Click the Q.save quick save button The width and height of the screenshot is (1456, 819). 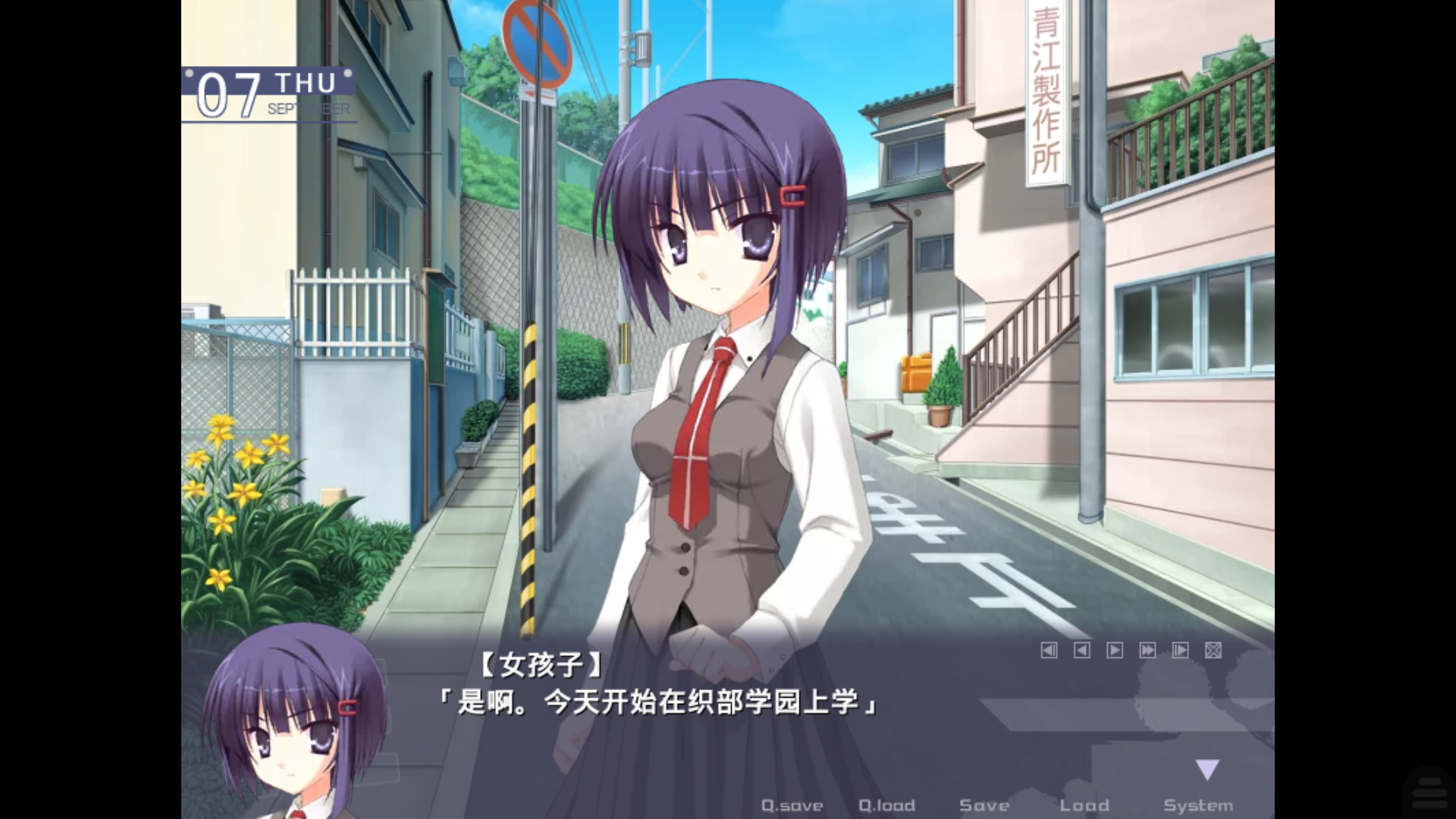[x=793, y=805]
